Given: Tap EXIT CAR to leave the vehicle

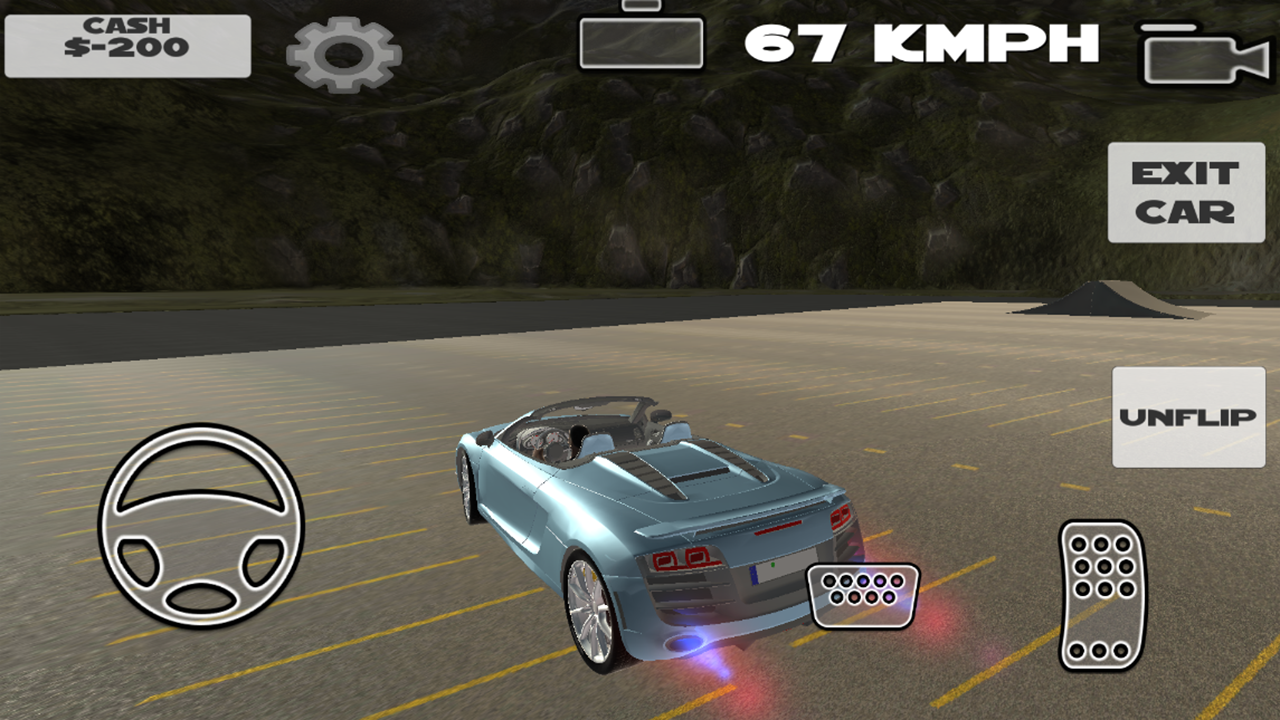Looking at the screenshot, I should 1186,192.
